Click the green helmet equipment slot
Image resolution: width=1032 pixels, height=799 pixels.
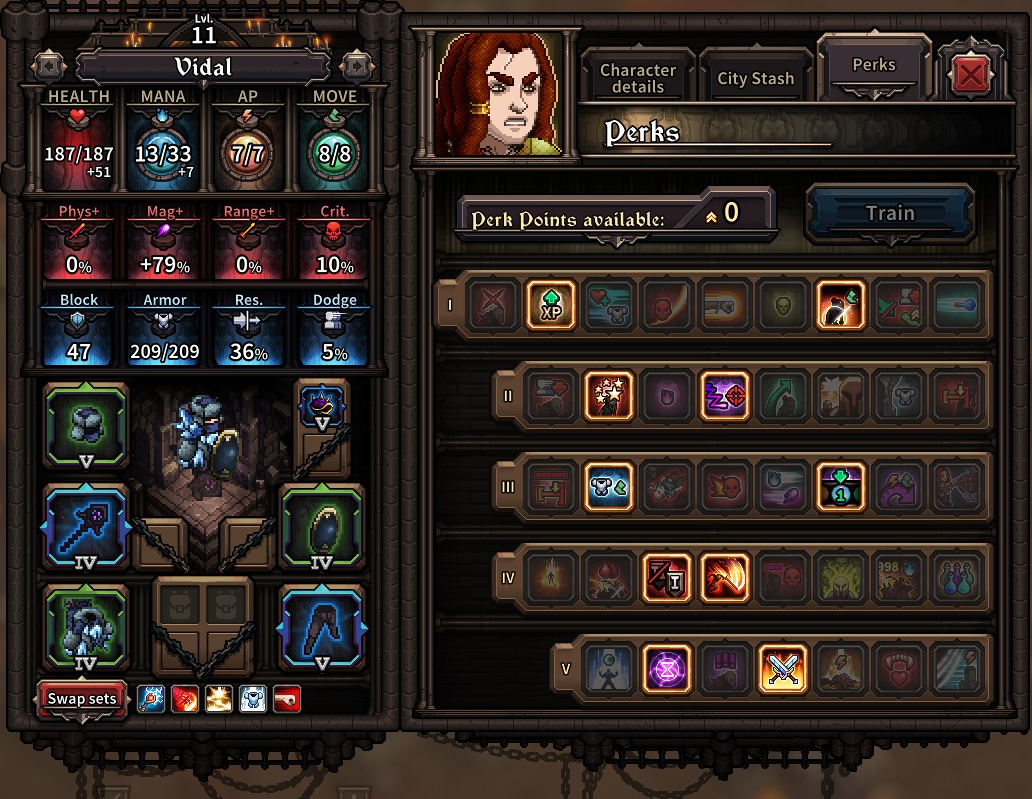click(x=86, y=426)
